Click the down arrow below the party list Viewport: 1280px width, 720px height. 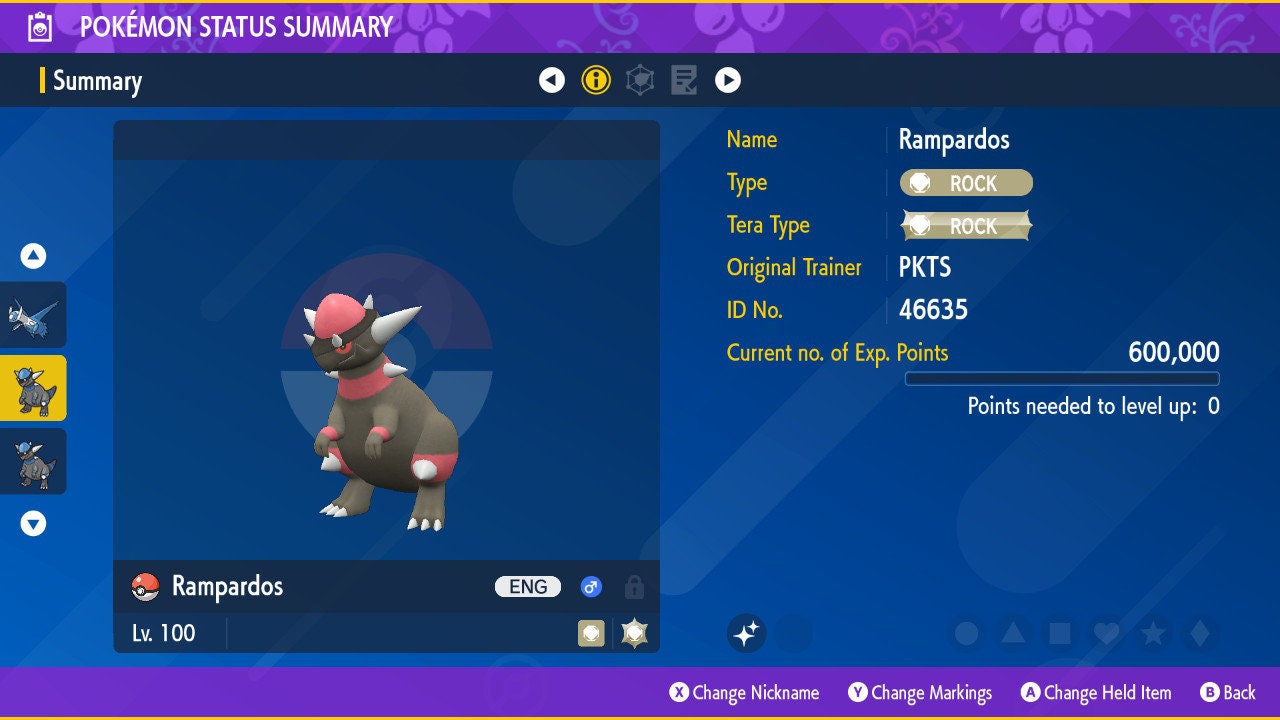coord(33,523)
